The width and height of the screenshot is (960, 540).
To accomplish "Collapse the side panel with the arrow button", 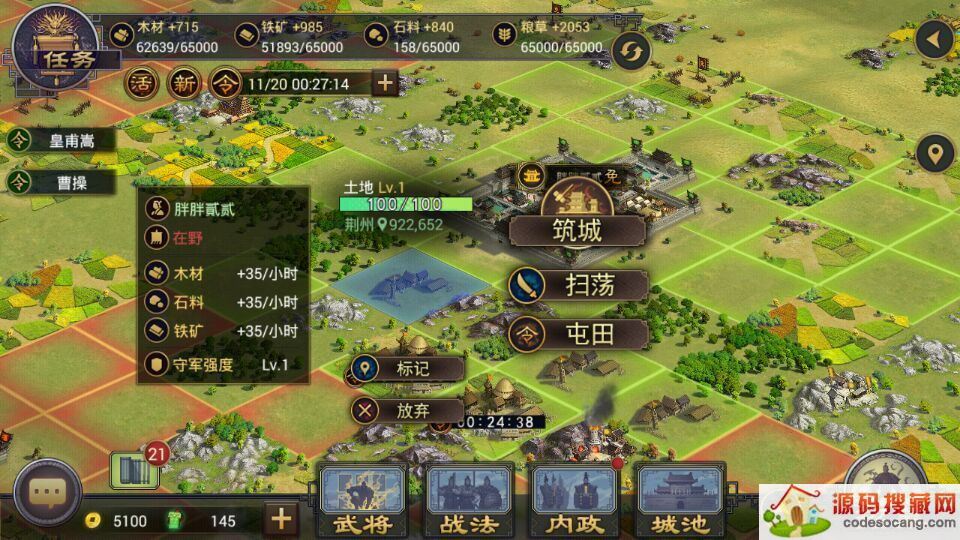I will tap(936, 41).
